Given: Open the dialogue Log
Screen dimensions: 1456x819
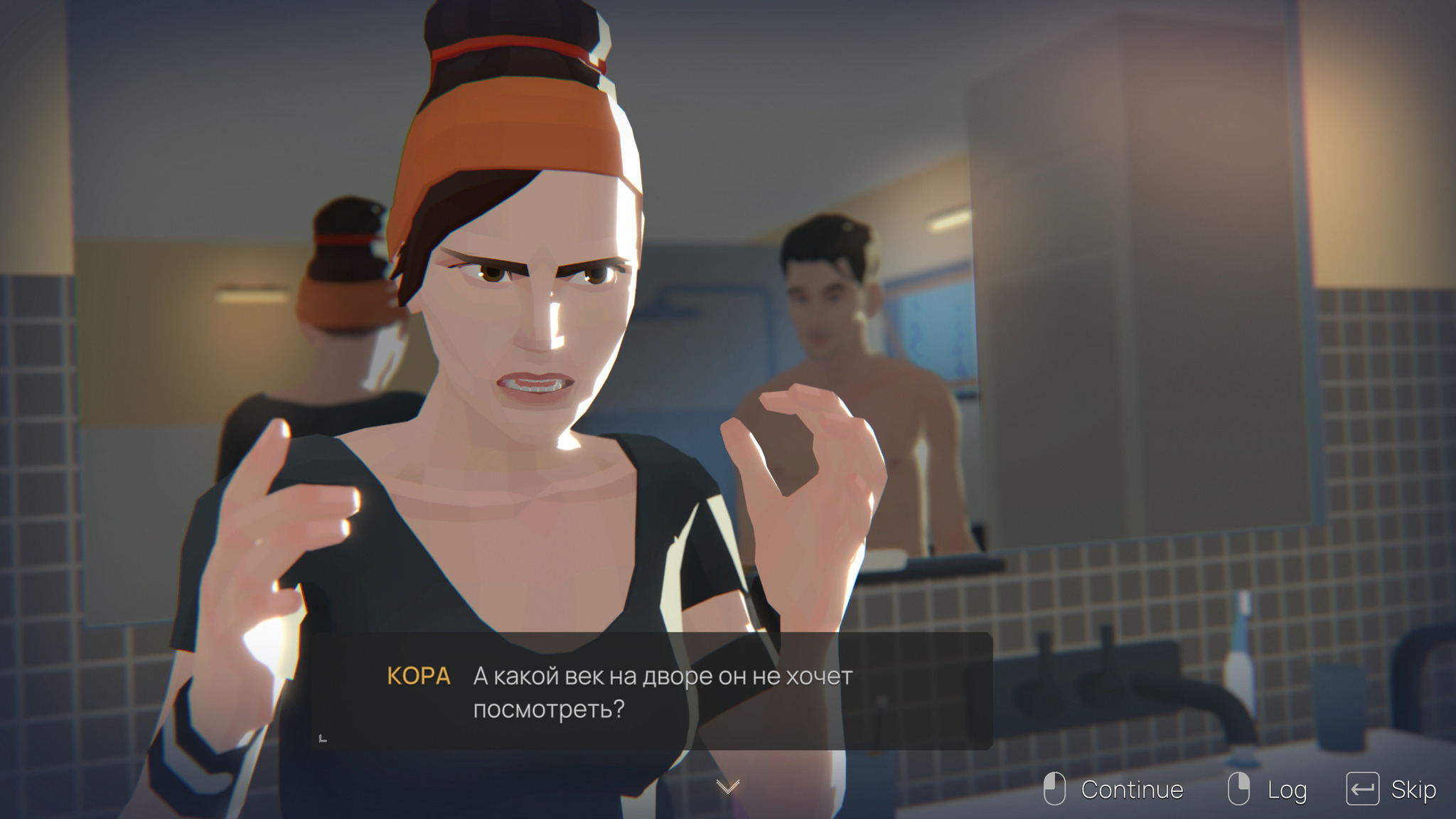Looking at the screenshot, I should coord(1285,789).
